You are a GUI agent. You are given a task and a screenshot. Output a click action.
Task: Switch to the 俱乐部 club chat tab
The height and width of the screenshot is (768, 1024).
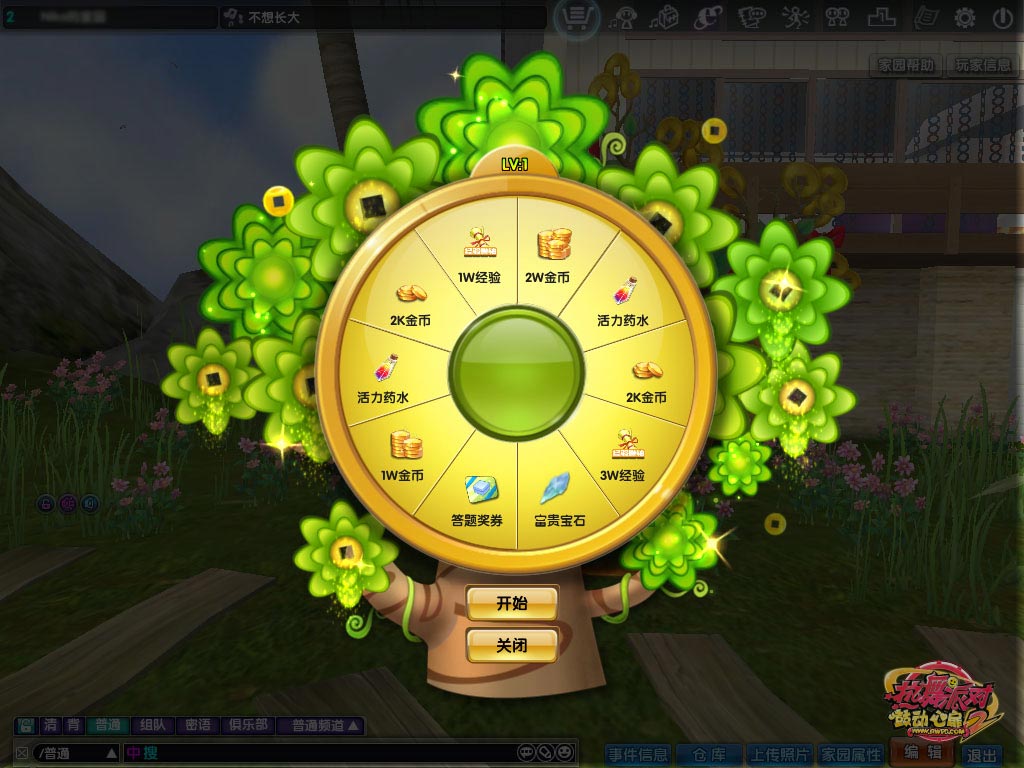click(248, 726)
